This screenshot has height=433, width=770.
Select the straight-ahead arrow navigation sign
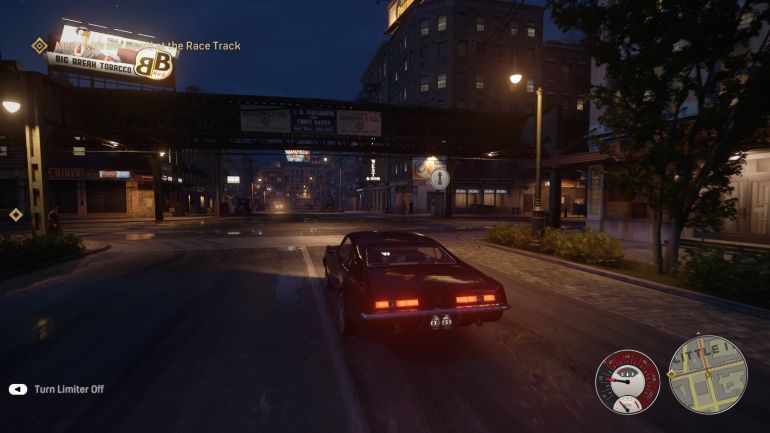click(439, 178)
